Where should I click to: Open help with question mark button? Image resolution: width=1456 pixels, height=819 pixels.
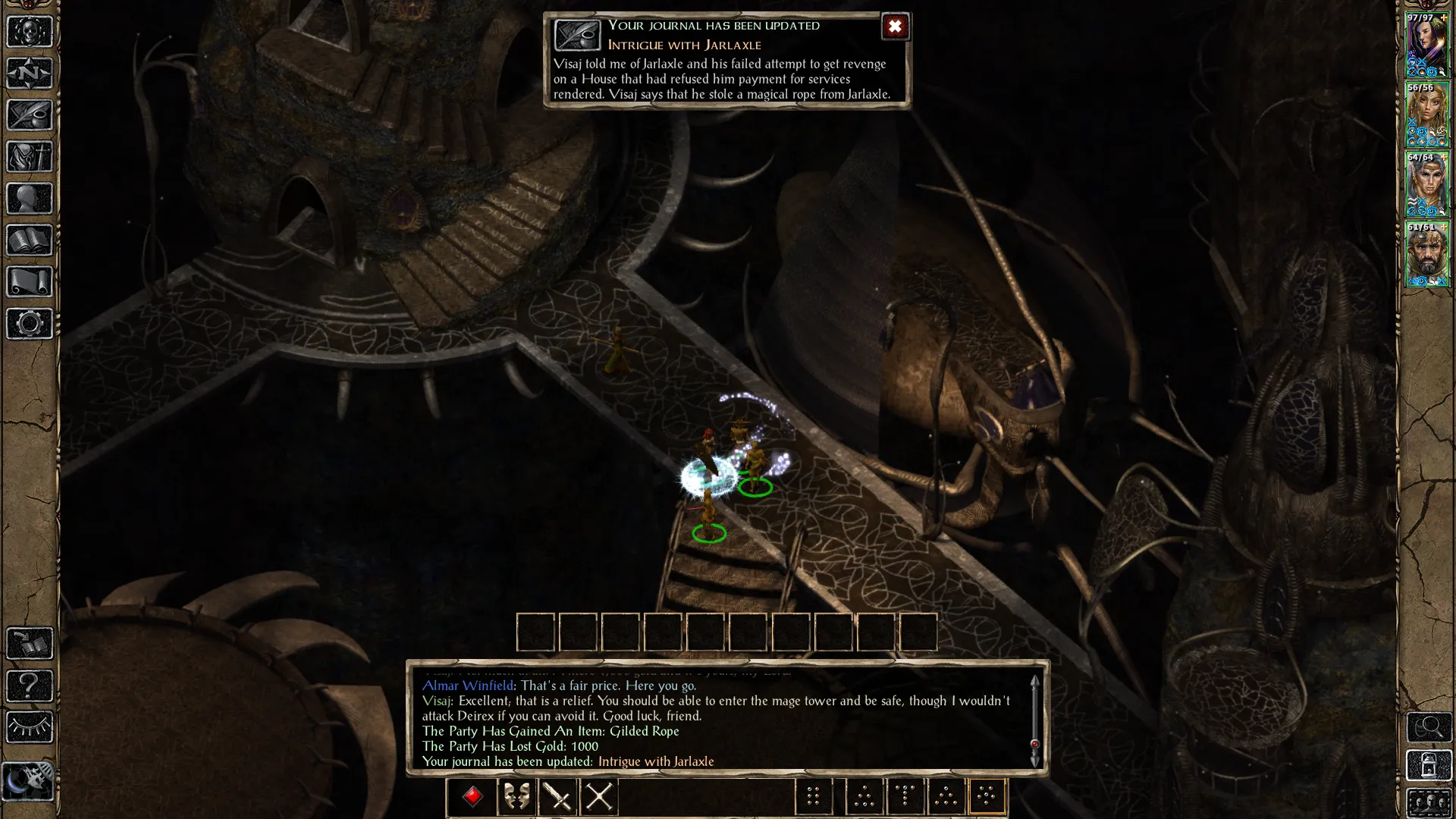[30, 686]
